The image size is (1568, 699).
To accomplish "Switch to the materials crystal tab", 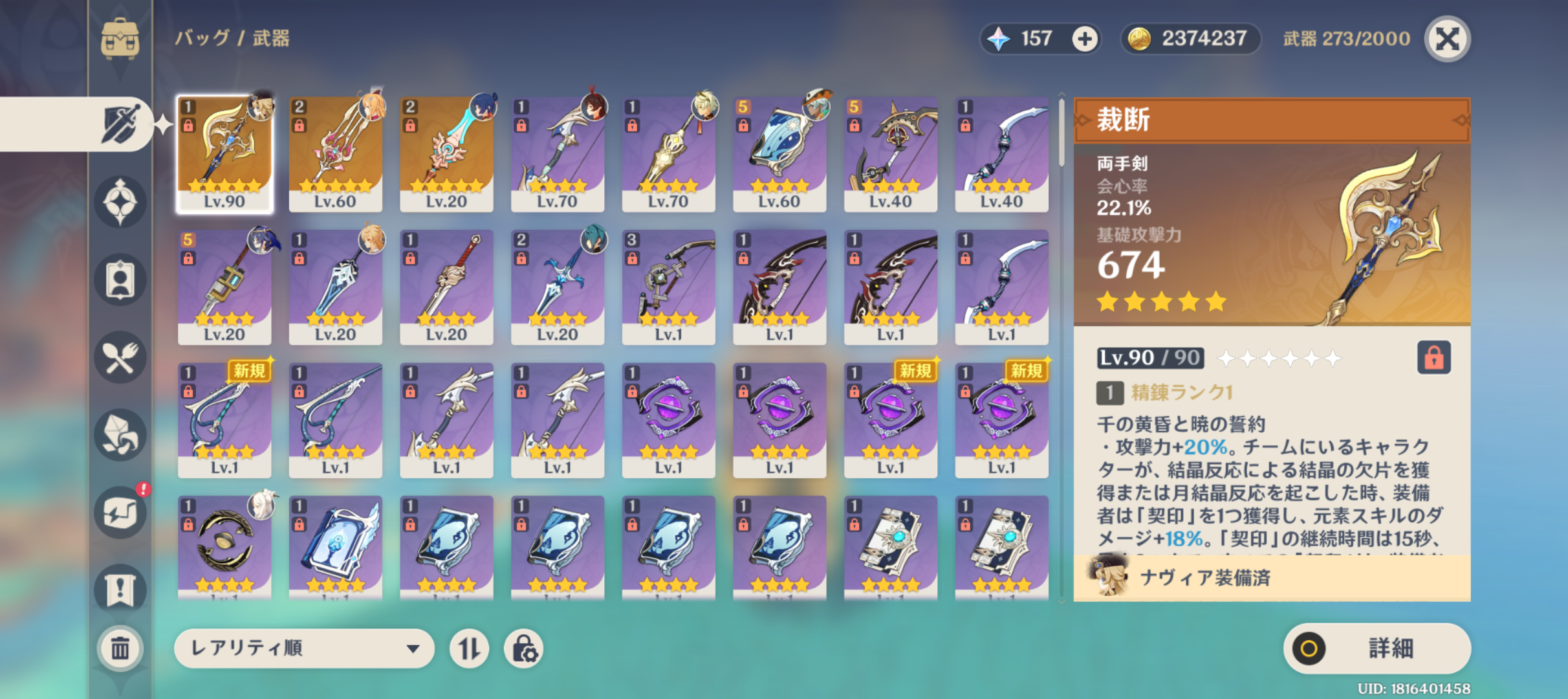I will pos(120,435).
